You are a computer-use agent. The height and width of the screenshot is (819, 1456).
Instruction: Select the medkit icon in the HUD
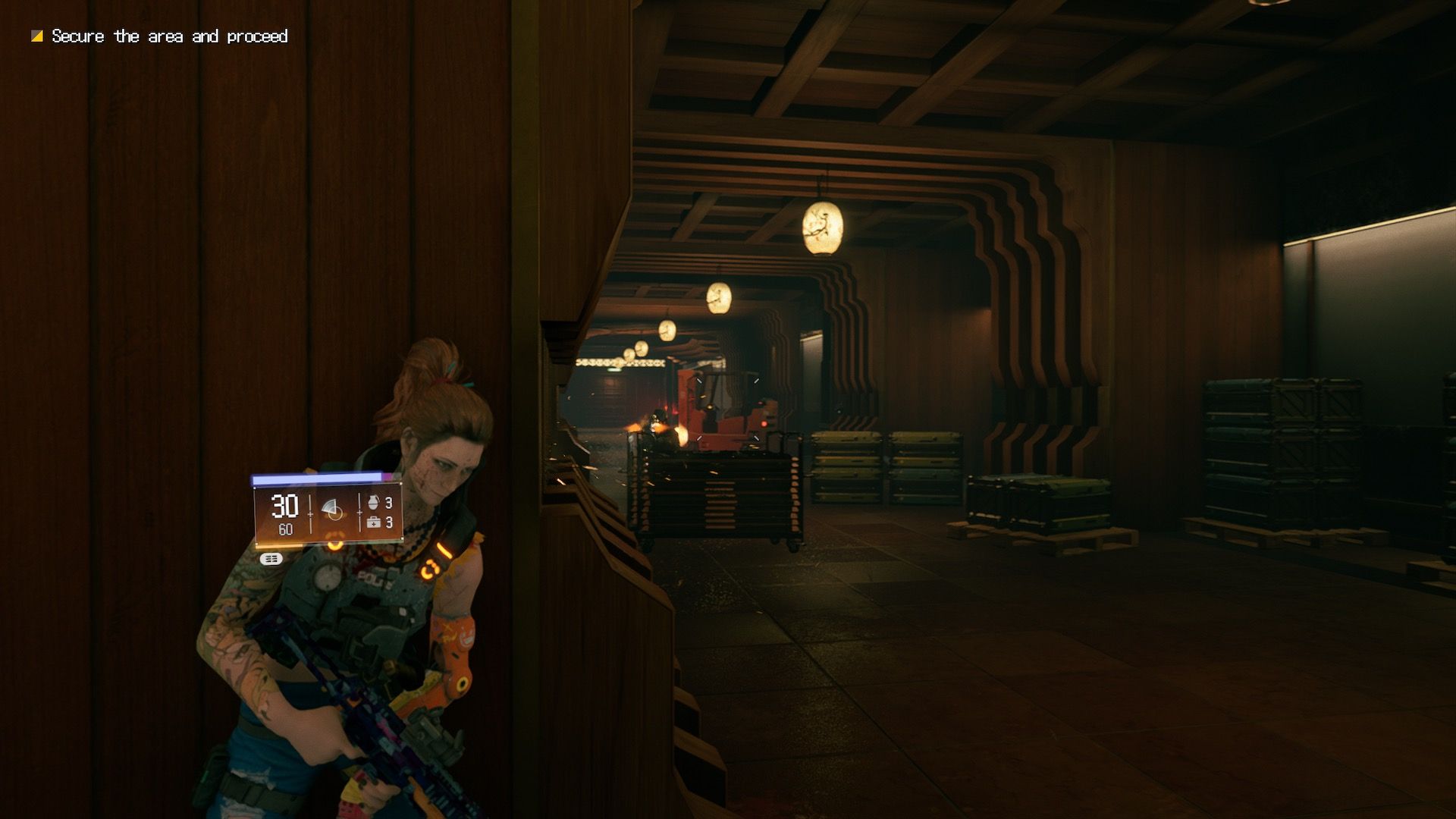[x=373, y=523]
